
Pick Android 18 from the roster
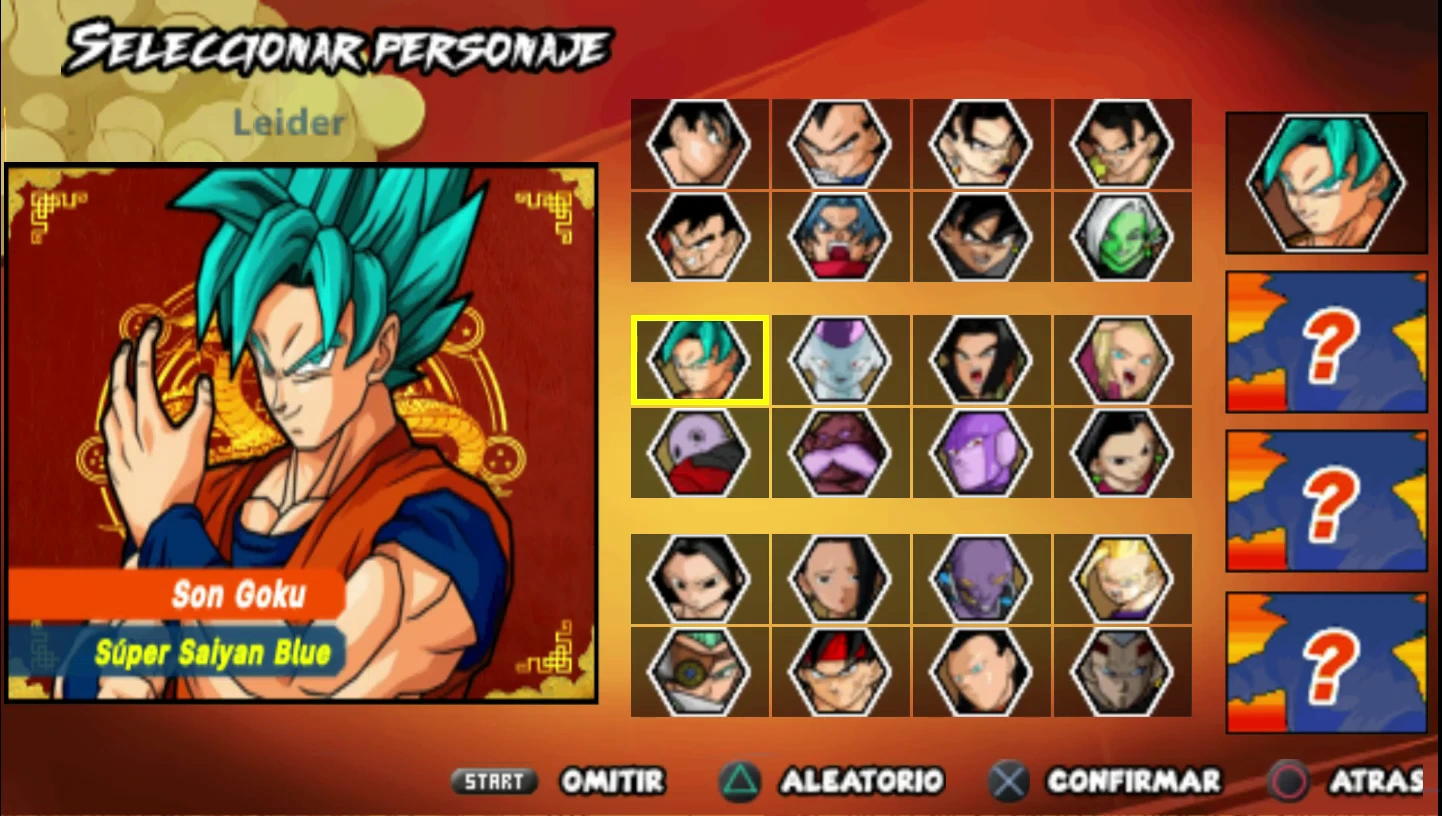point(1124,359)
